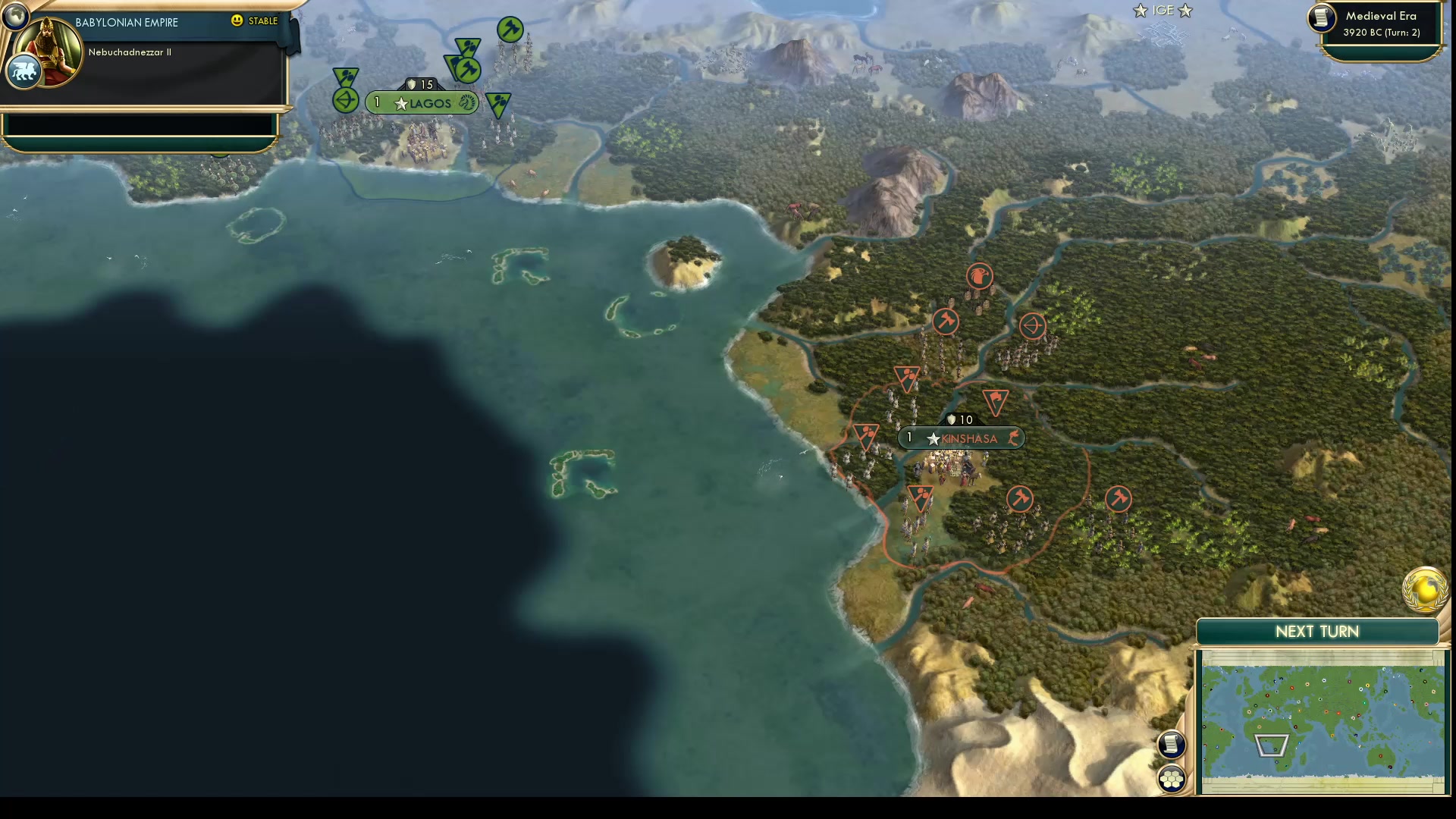Click Kinshasa's defense shield showing 10
Screen dimensions: 1456x819
960,419
